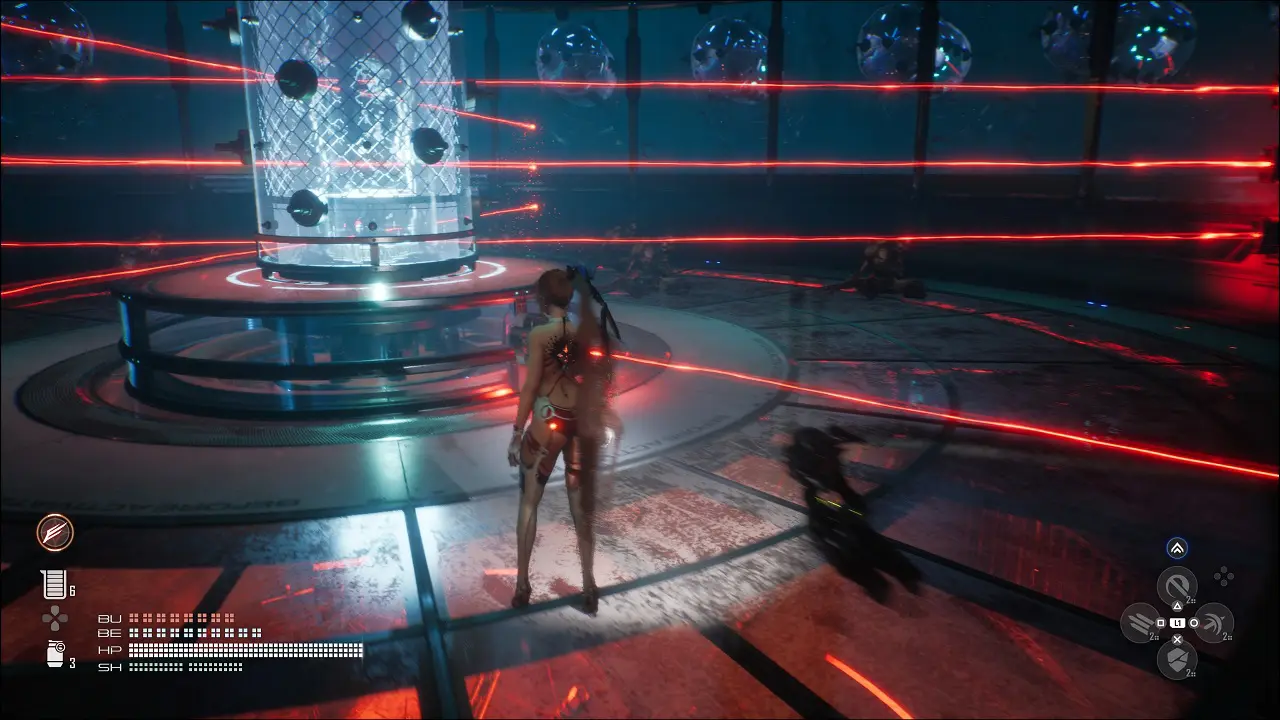Select the grenade item slot
The image size is (1280, 720).
(x=54, y=654)
